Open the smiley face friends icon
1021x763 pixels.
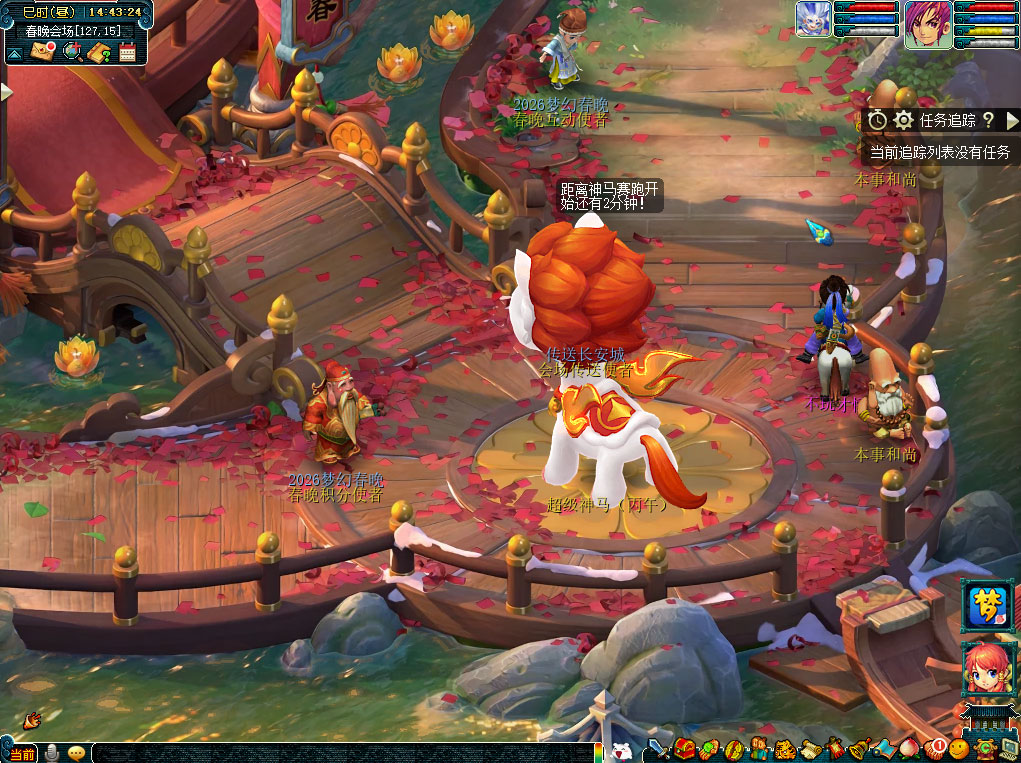pyautogui.click(x=960, y=748)
